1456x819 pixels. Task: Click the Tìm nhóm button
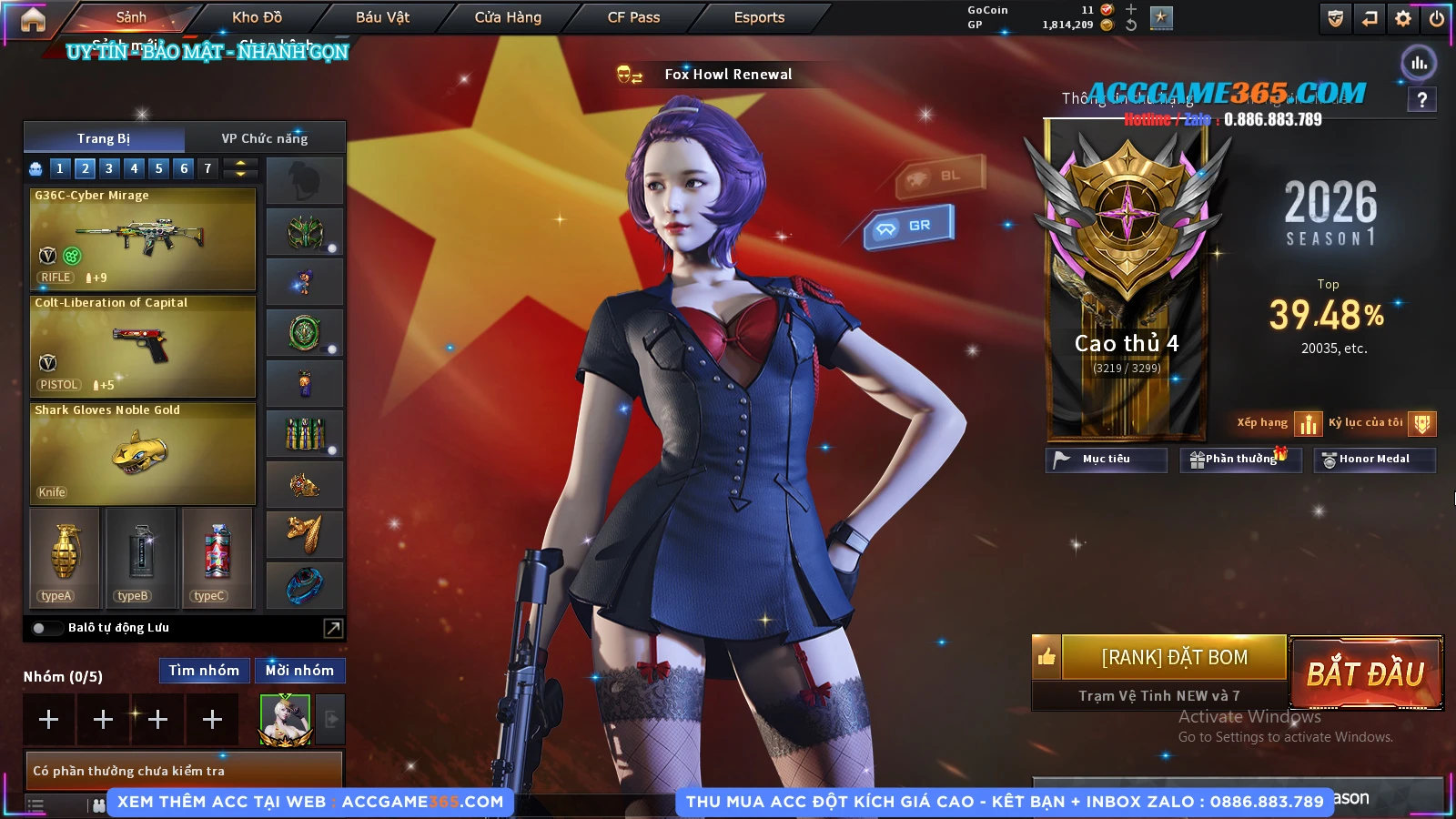(204, 671)
